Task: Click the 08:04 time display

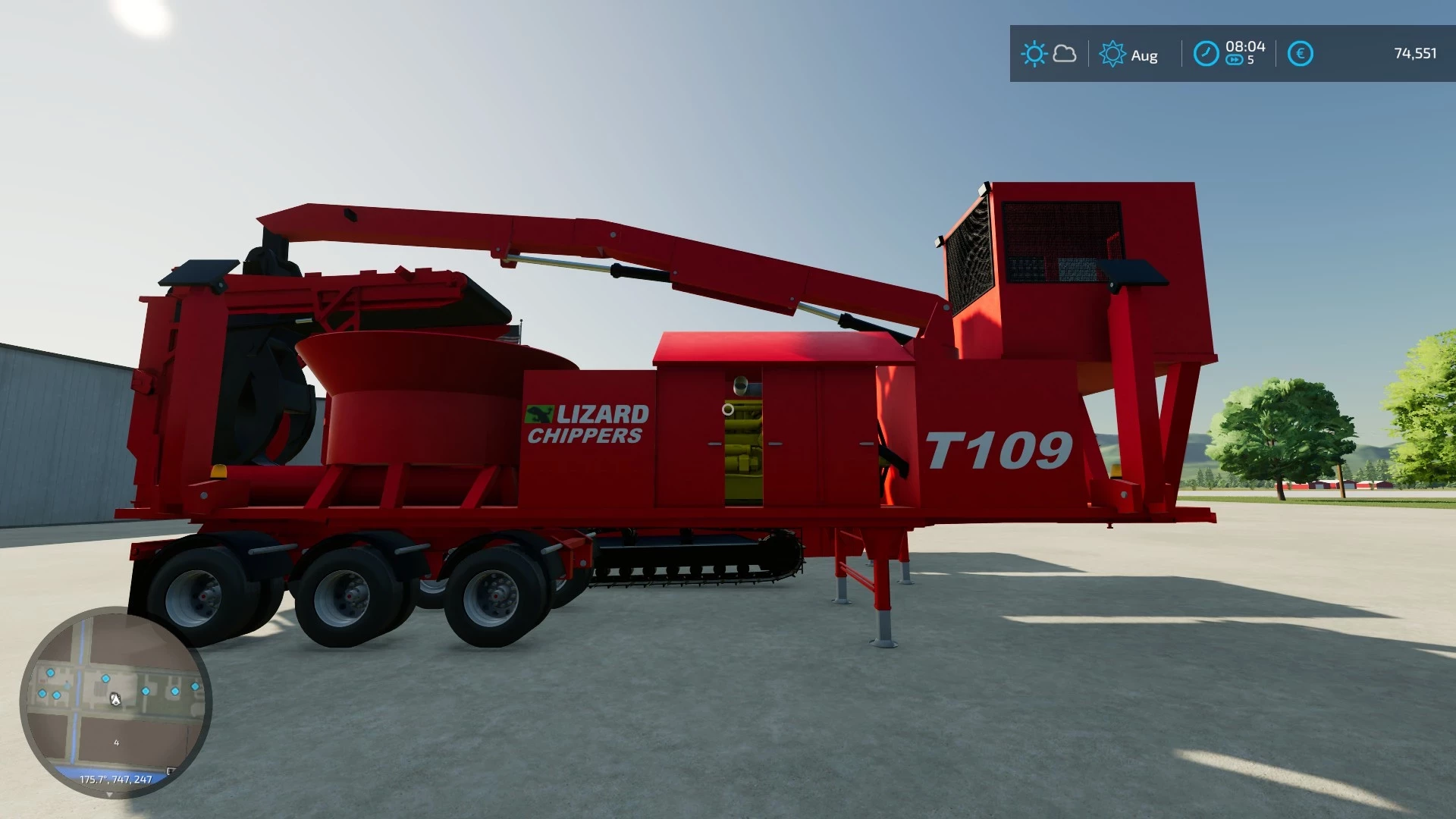Action: (x=1245, y=47)
